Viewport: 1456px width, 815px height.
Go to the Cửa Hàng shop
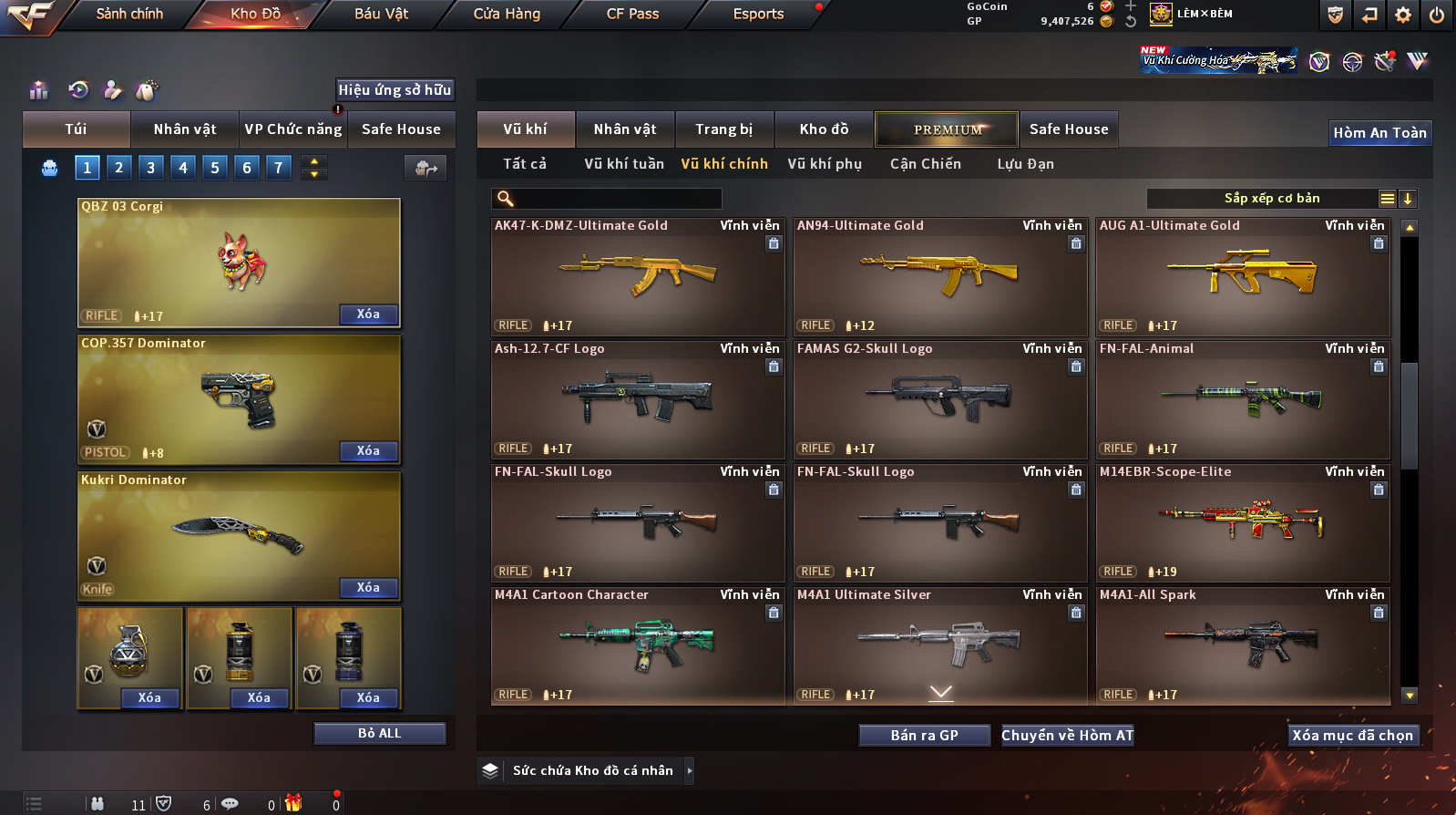507,14
